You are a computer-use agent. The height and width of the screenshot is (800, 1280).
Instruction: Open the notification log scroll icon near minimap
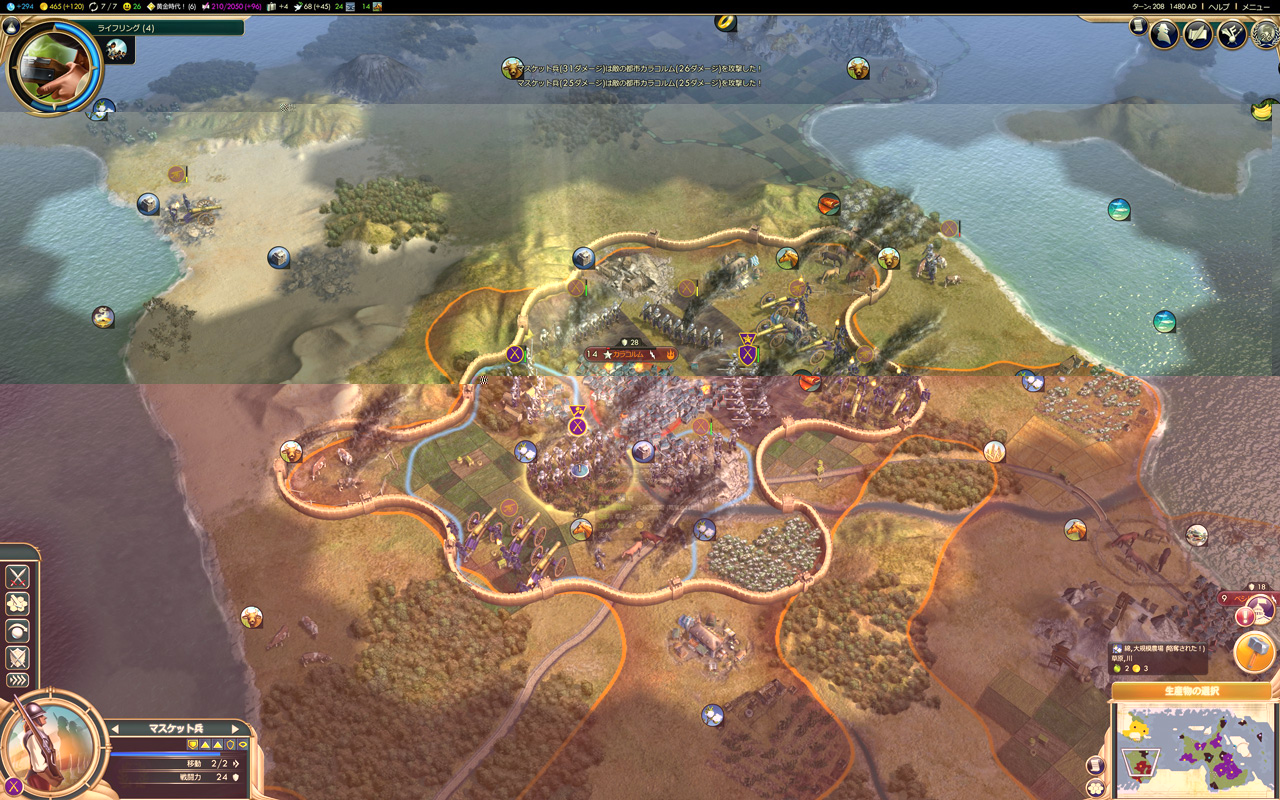coord(1094,763)
